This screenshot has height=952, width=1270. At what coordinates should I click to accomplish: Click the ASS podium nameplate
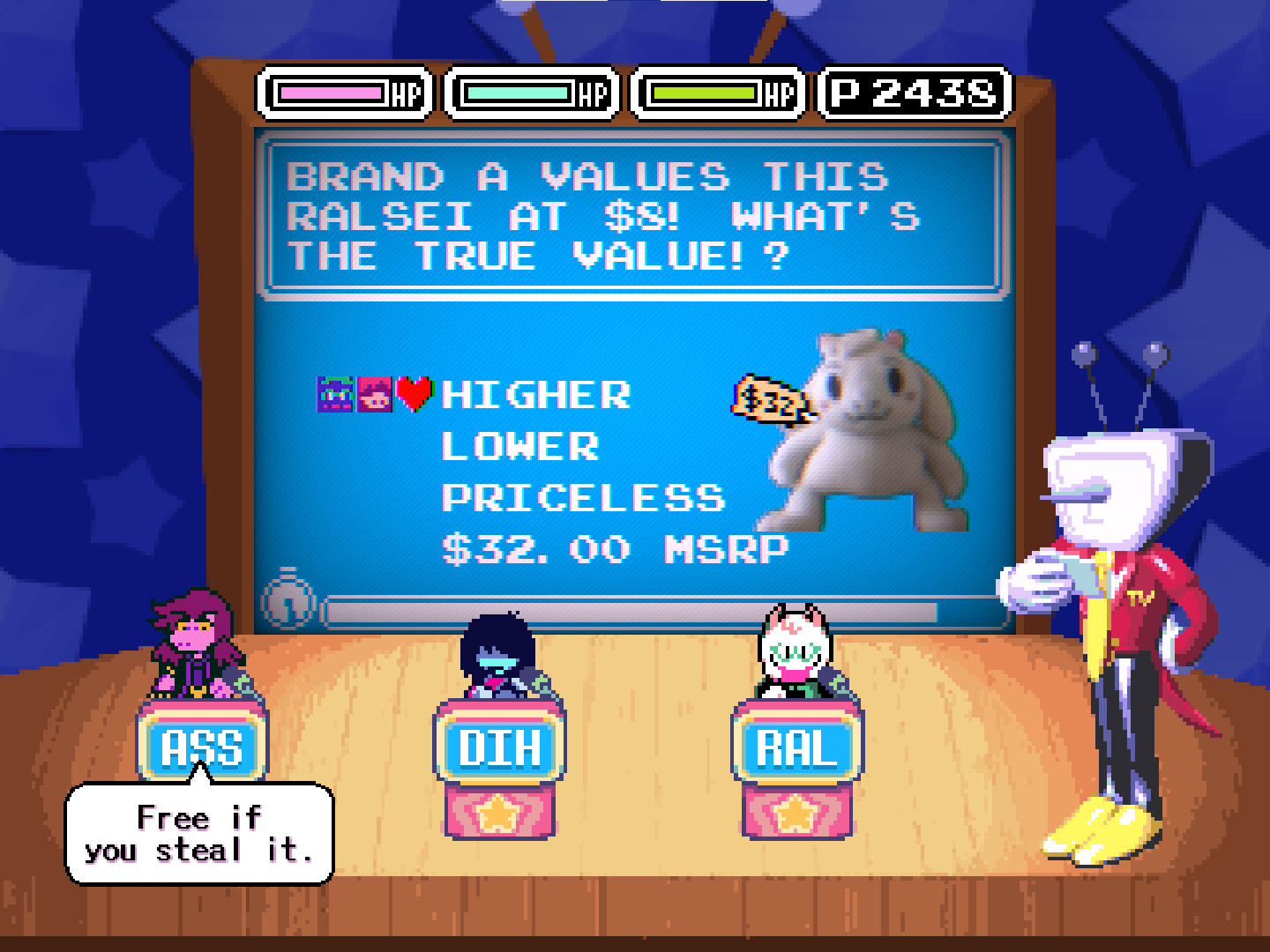coord(201,745)
